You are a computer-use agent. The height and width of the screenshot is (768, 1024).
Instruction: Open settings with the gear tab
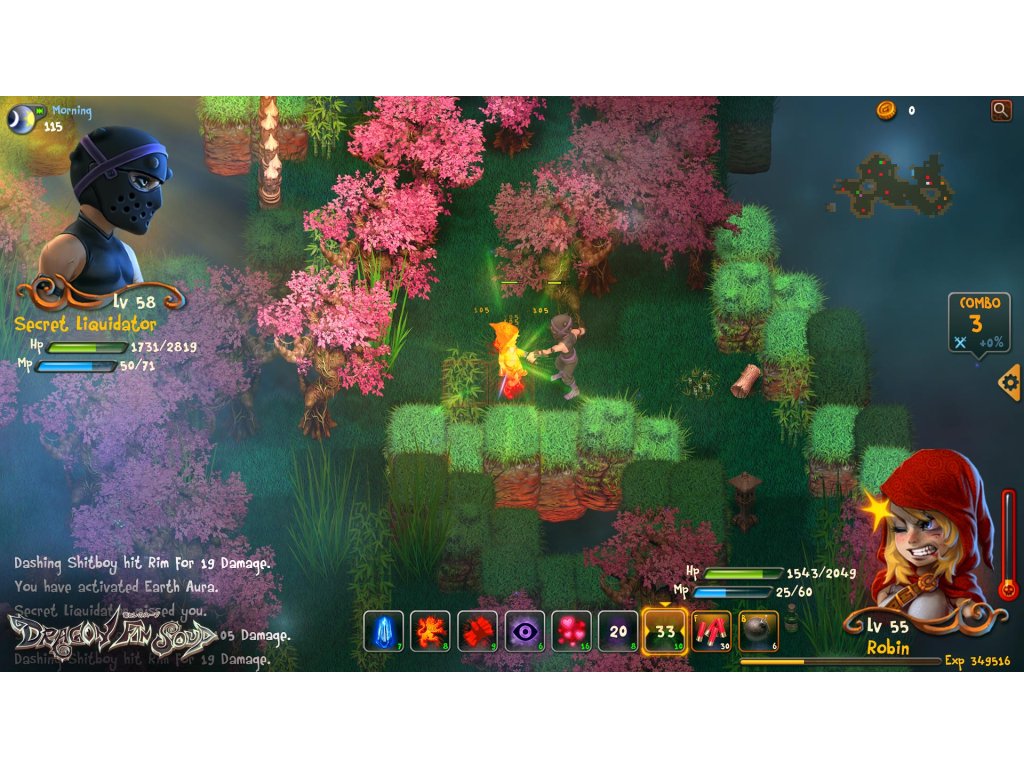(x=1010, y=382)
